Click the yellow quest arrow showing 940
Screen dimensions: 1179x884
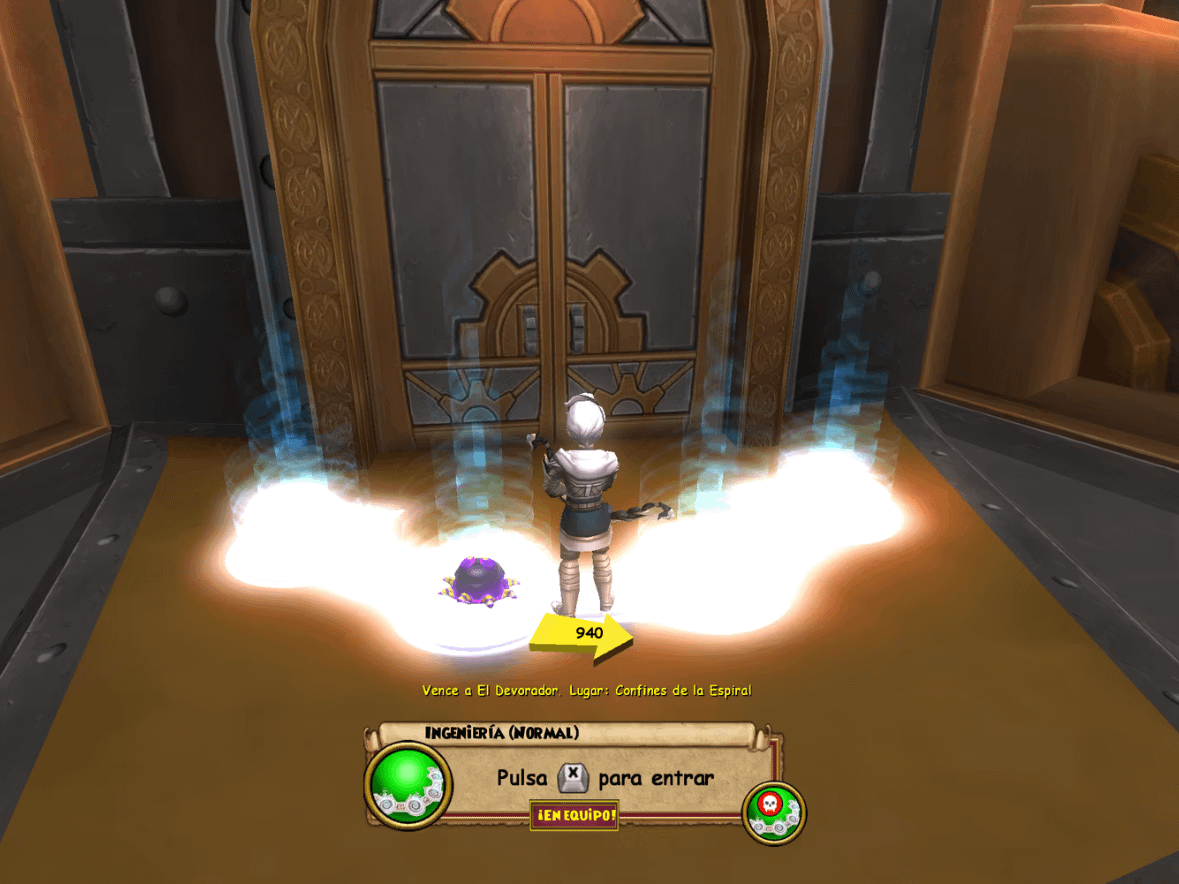583,636
